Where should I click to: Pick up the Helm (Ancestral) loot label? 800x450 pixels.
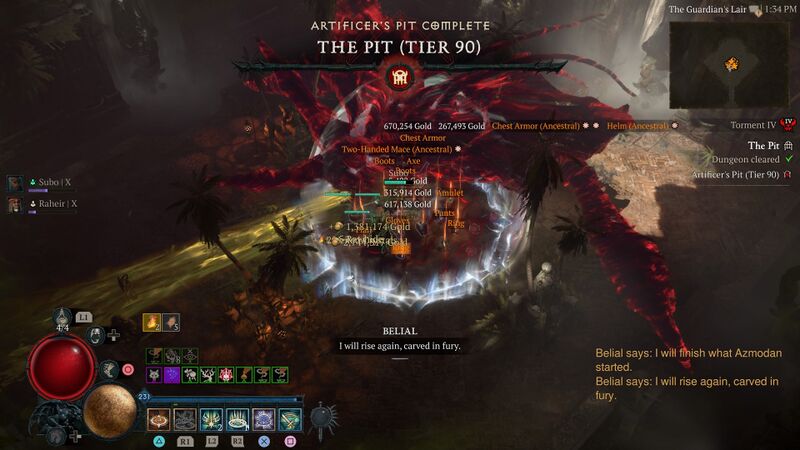pos(635,126)
